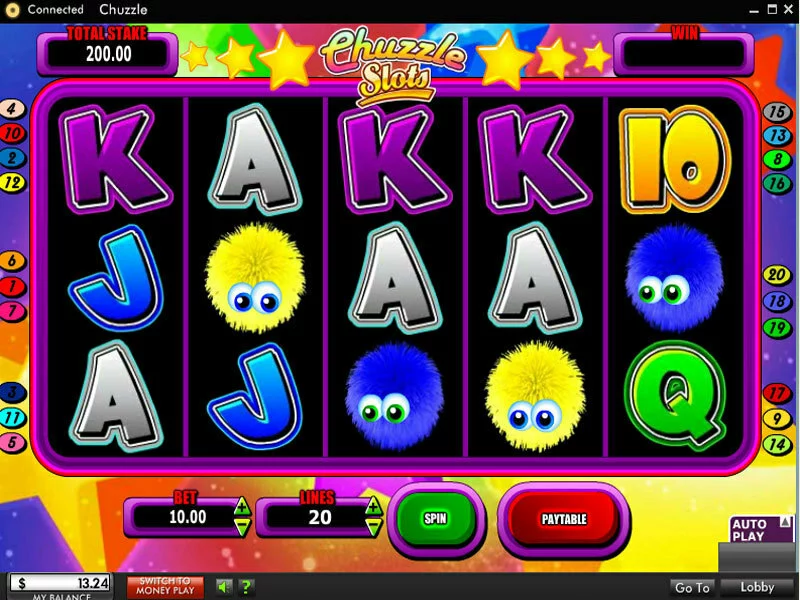The width and height of the screenshot is (800, 600).
Task: Toggle the sound speaker icon
Action: click(224, 587)
